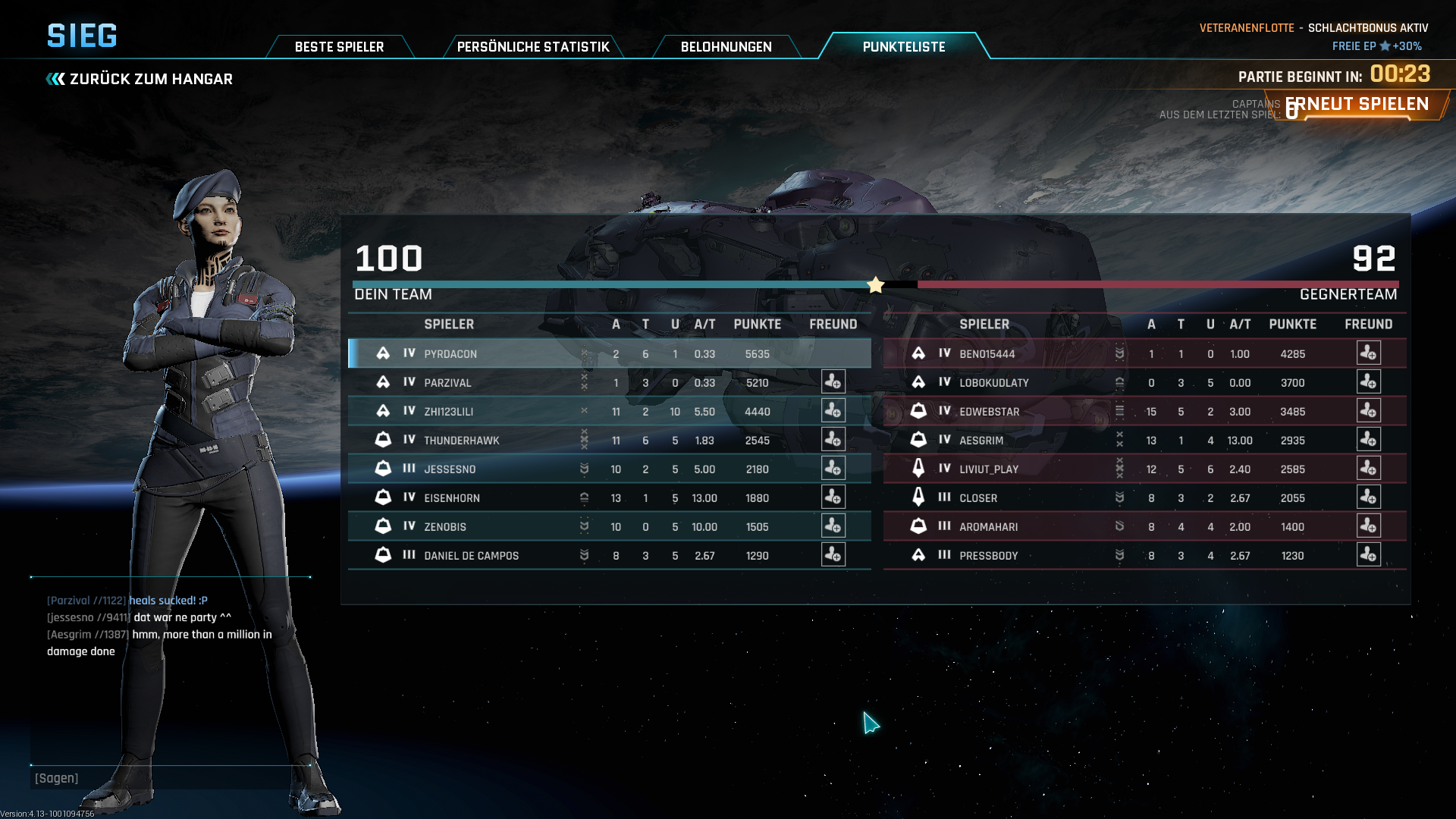Send friend request to Lobokudlaty
The image size is (1456, 819).
point(1368,382)
